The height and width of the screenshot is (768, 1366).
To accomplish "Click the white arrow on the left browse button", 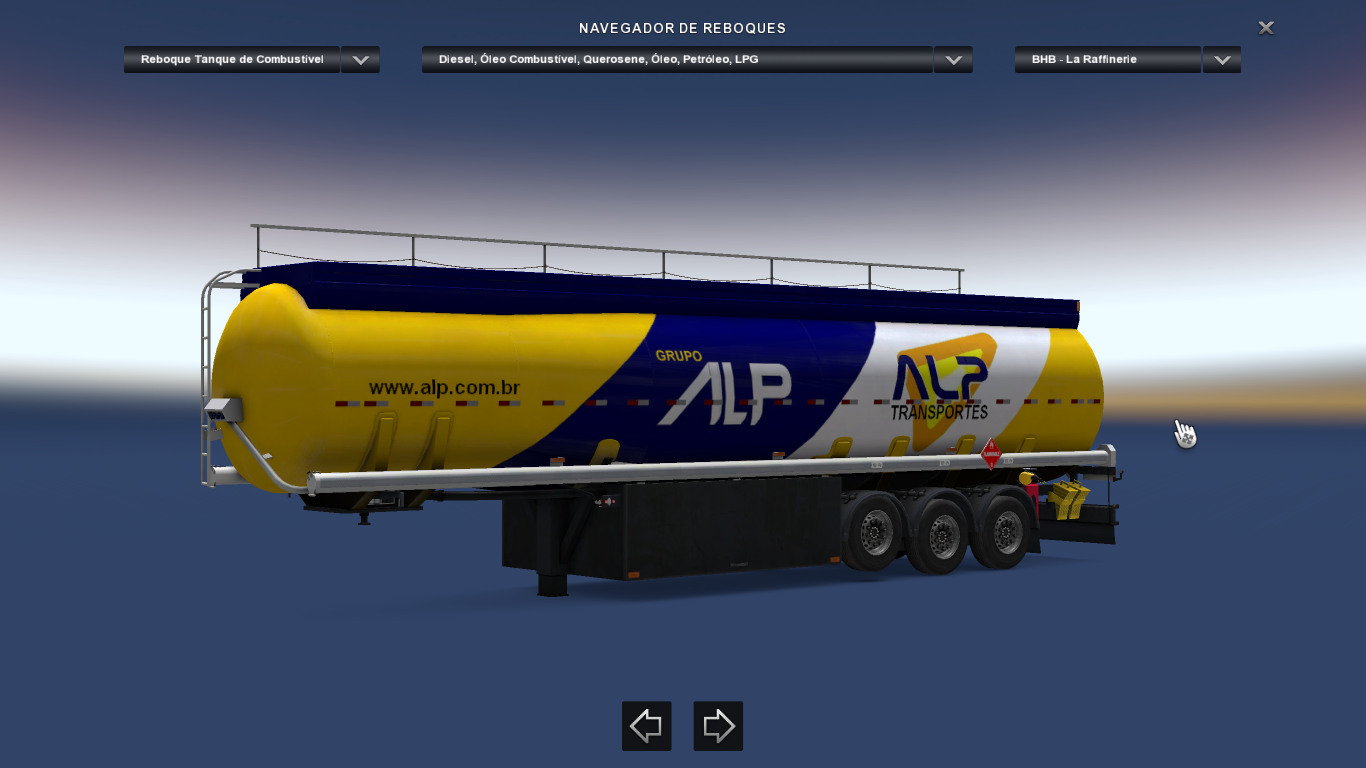I will tap(646, 726).
